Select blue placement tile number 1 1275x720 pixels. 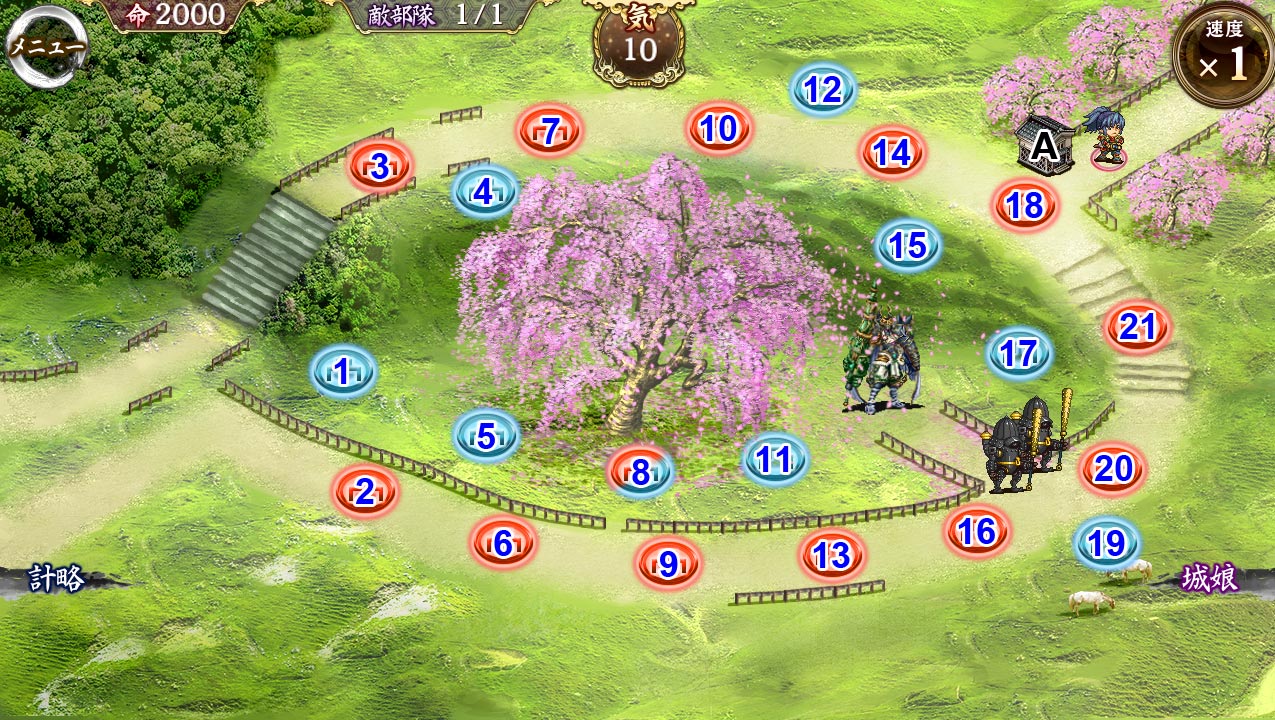point(342,373)
